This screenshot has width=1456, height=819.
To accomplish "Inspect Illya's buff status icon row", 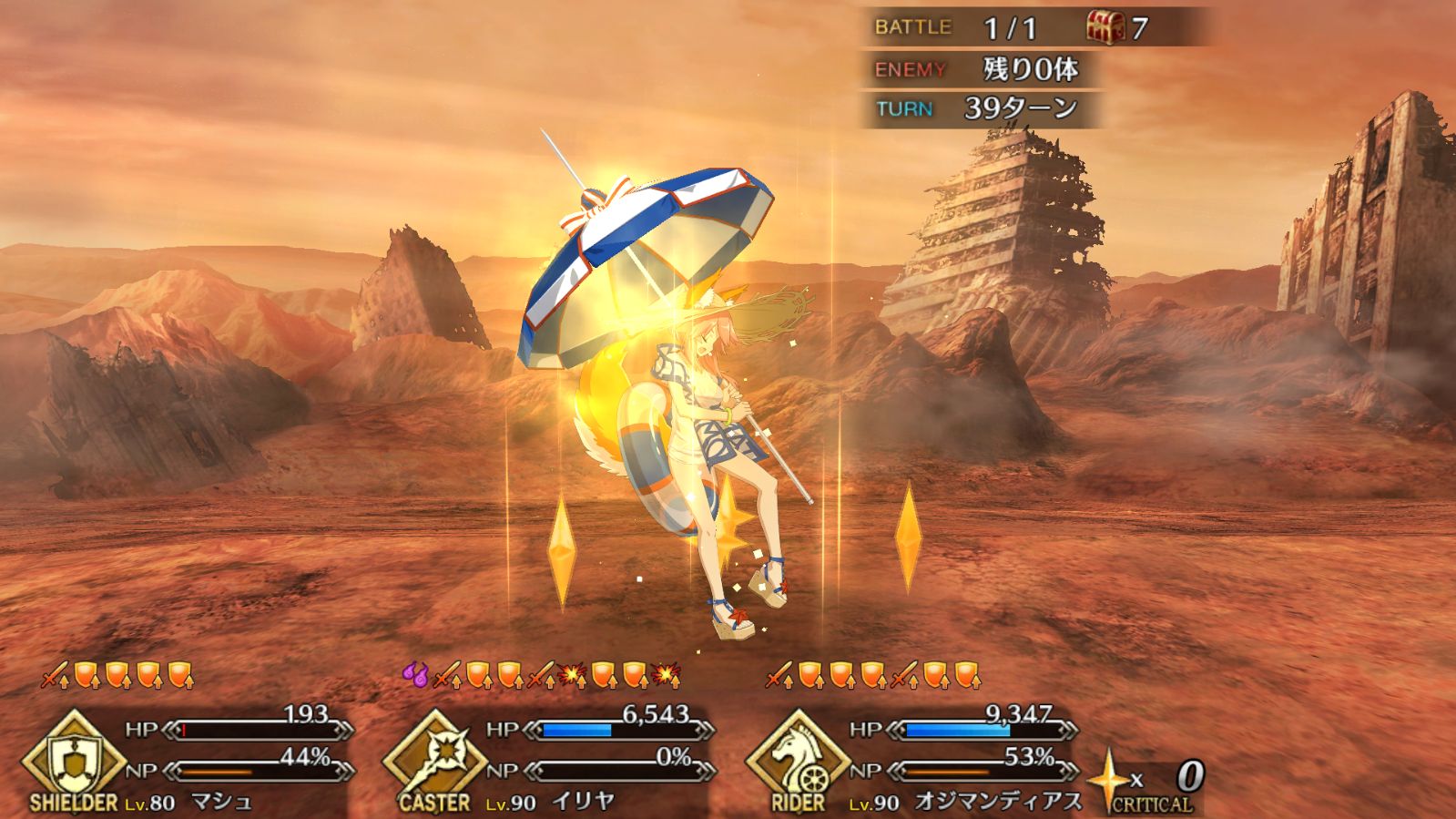I will point(541,676).
